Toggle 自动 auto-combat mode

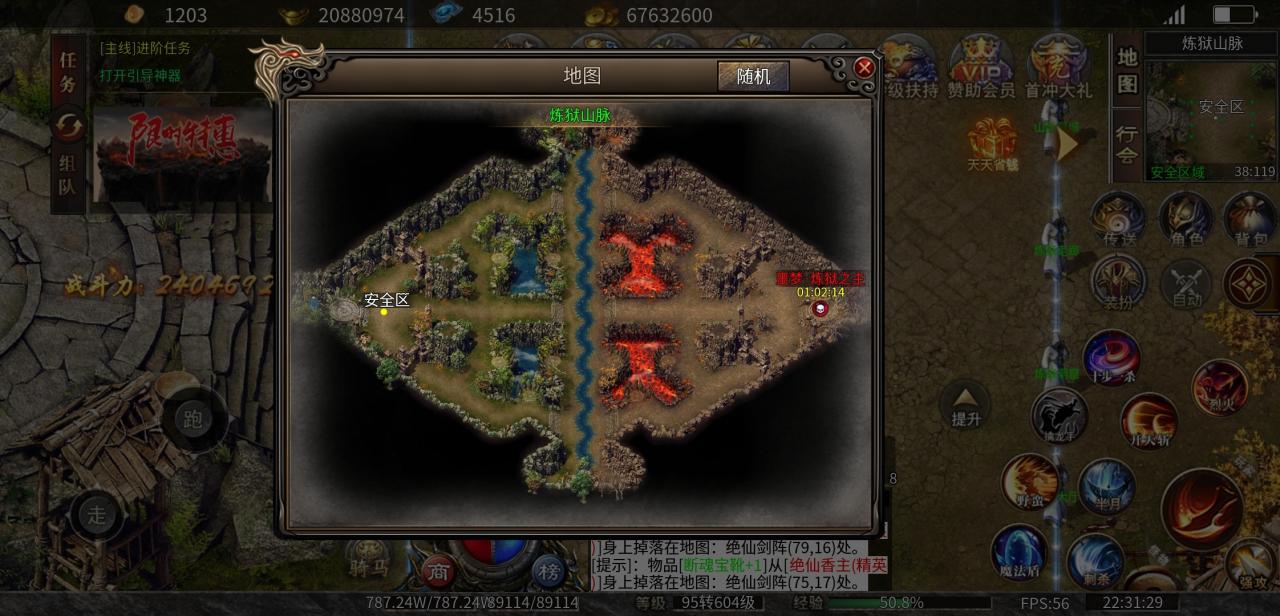(1186, 284)
